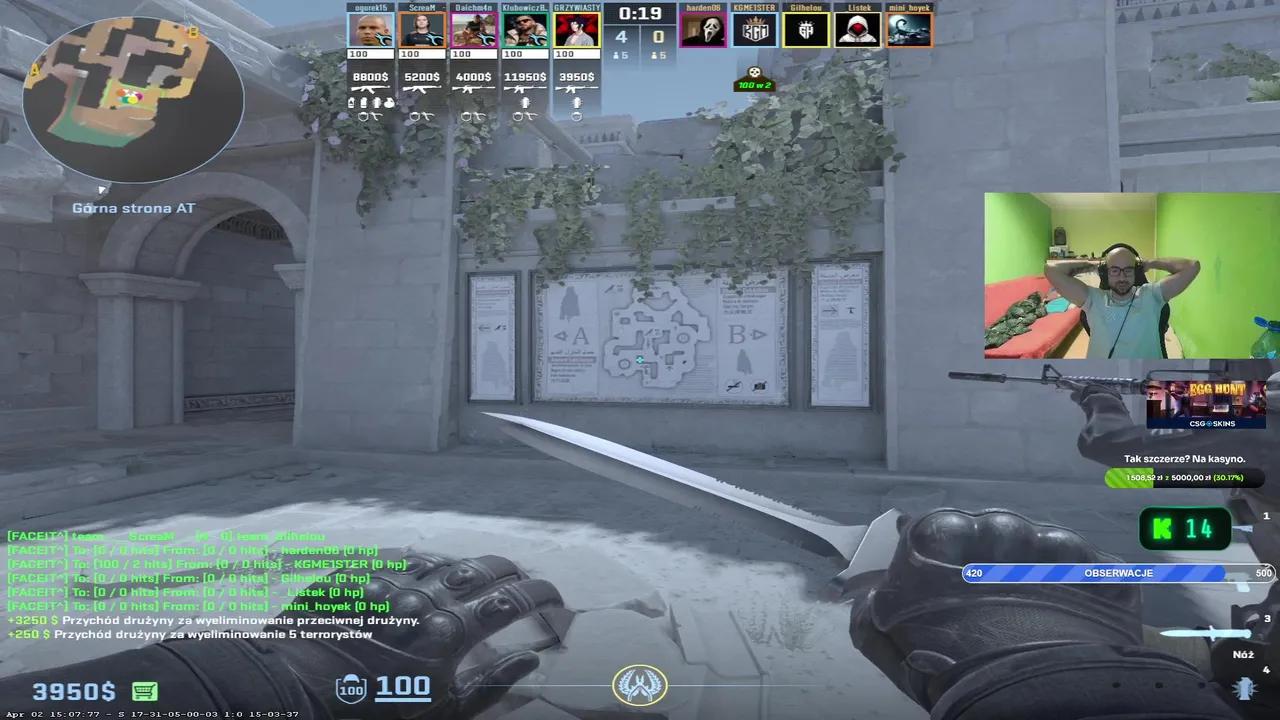1280x720 pixels.
Task: Click the green kill counter showing 14
Action: [1186, 529]
